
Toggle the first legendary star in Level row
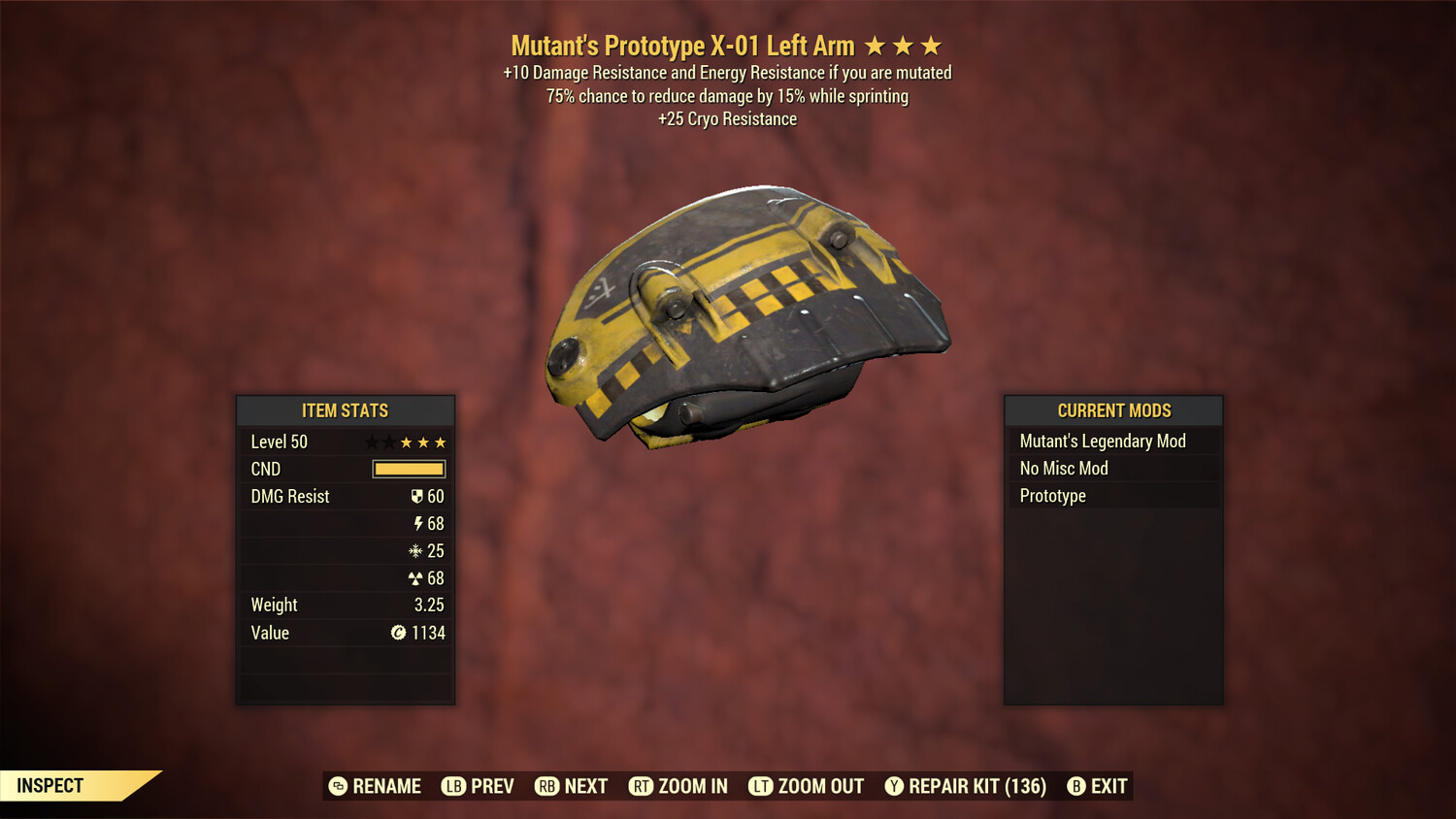pyautogui.click(x=372, y=442)
